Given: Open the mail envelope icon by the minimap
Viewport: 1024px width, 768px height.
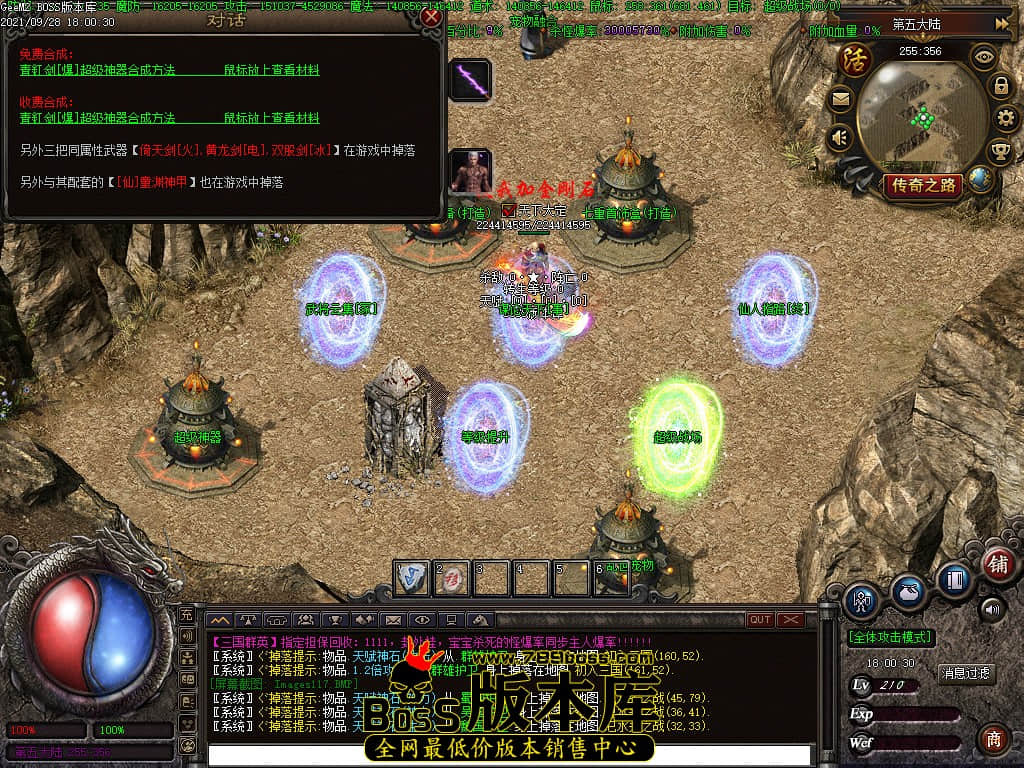Looking at the screenshot, I should (840, 98).
